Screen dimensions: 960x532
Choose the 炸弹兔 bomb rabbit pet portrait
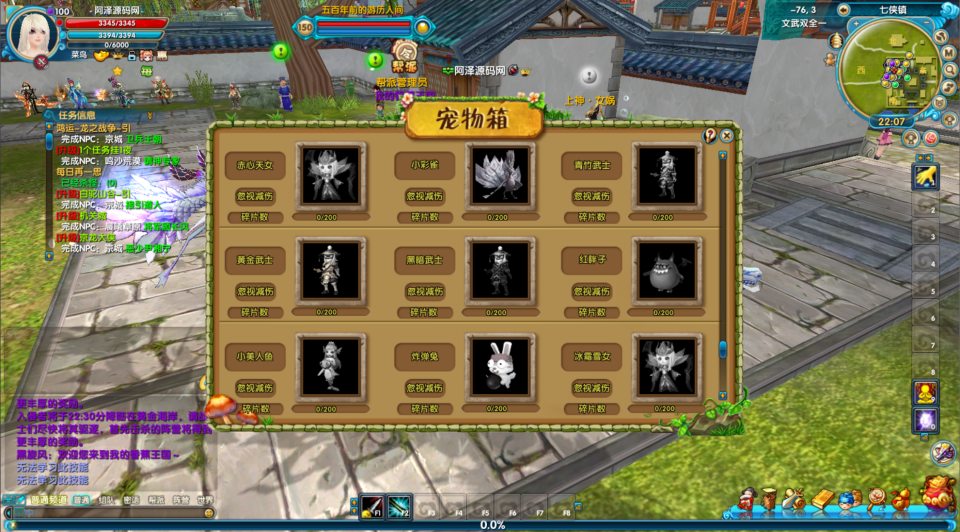pos(500,366)
